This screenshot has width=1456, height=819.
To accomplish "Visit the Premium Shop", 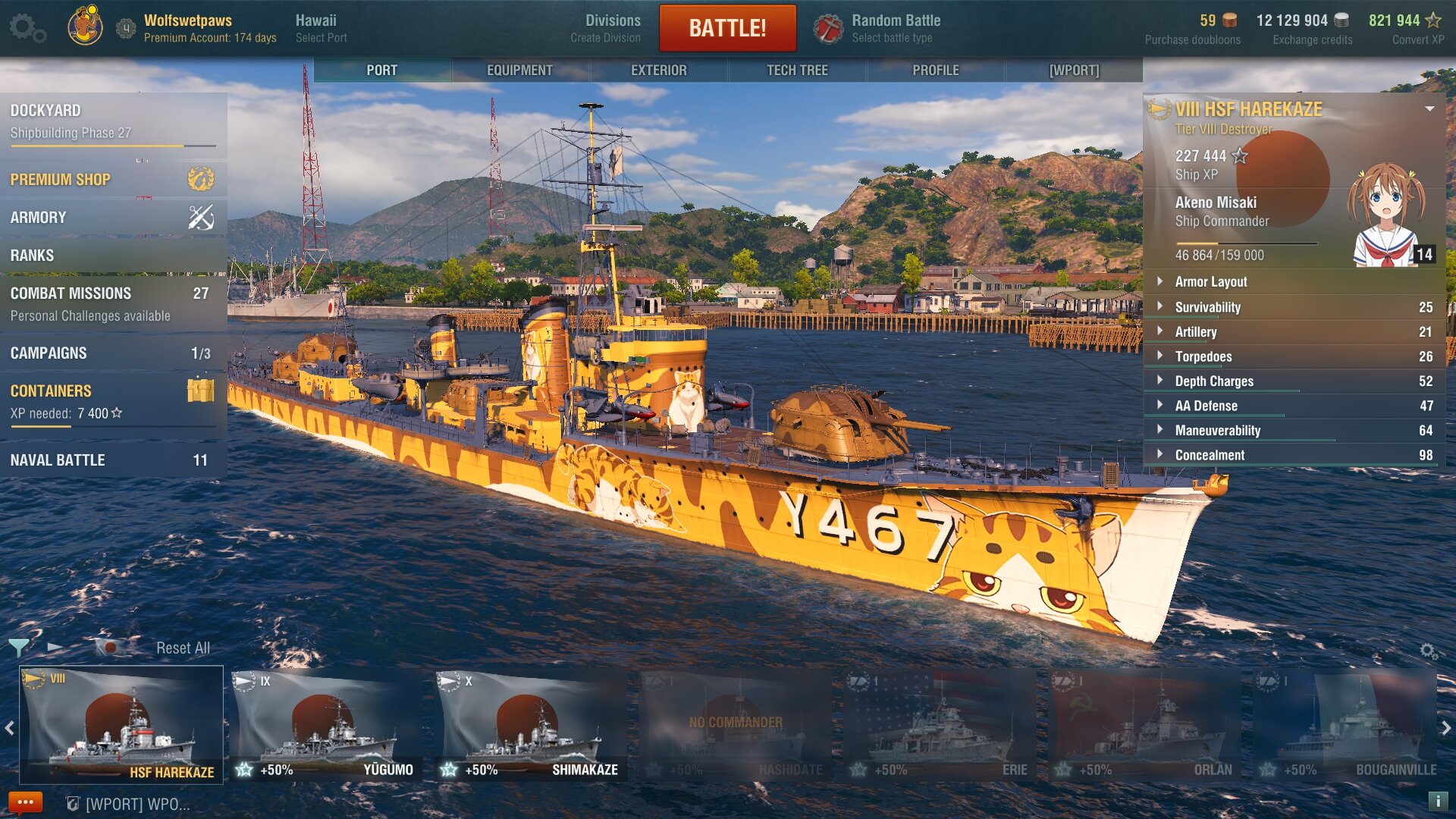I will point(113,180).
